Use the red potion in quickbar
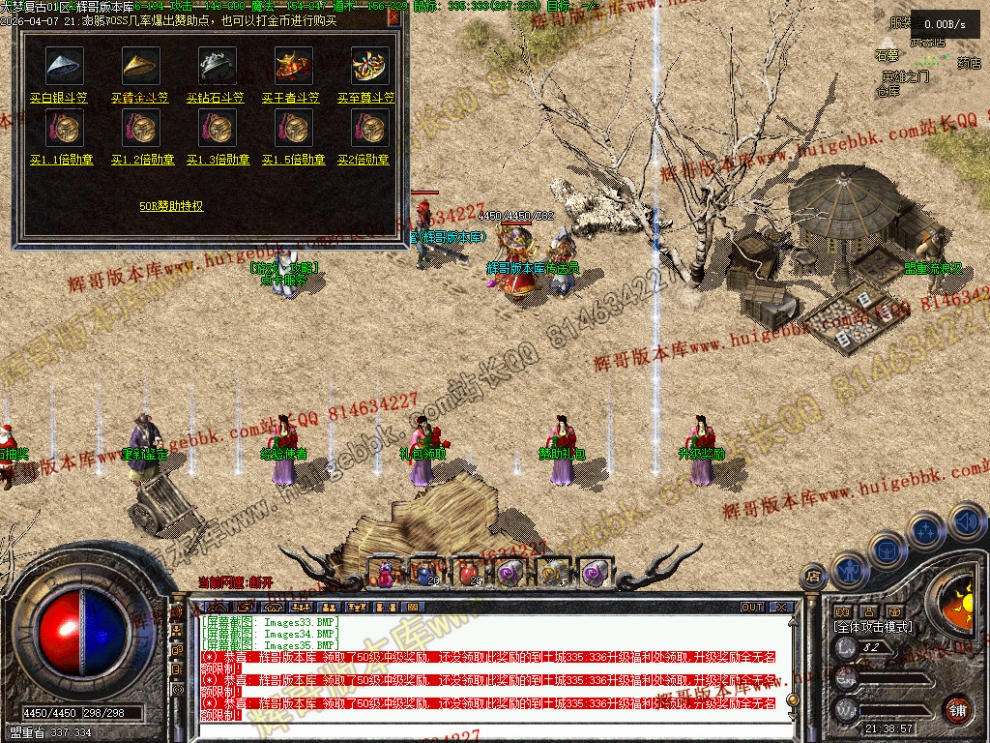The width and height of the screenshot is (990, 743). click(x=469, y=572)
